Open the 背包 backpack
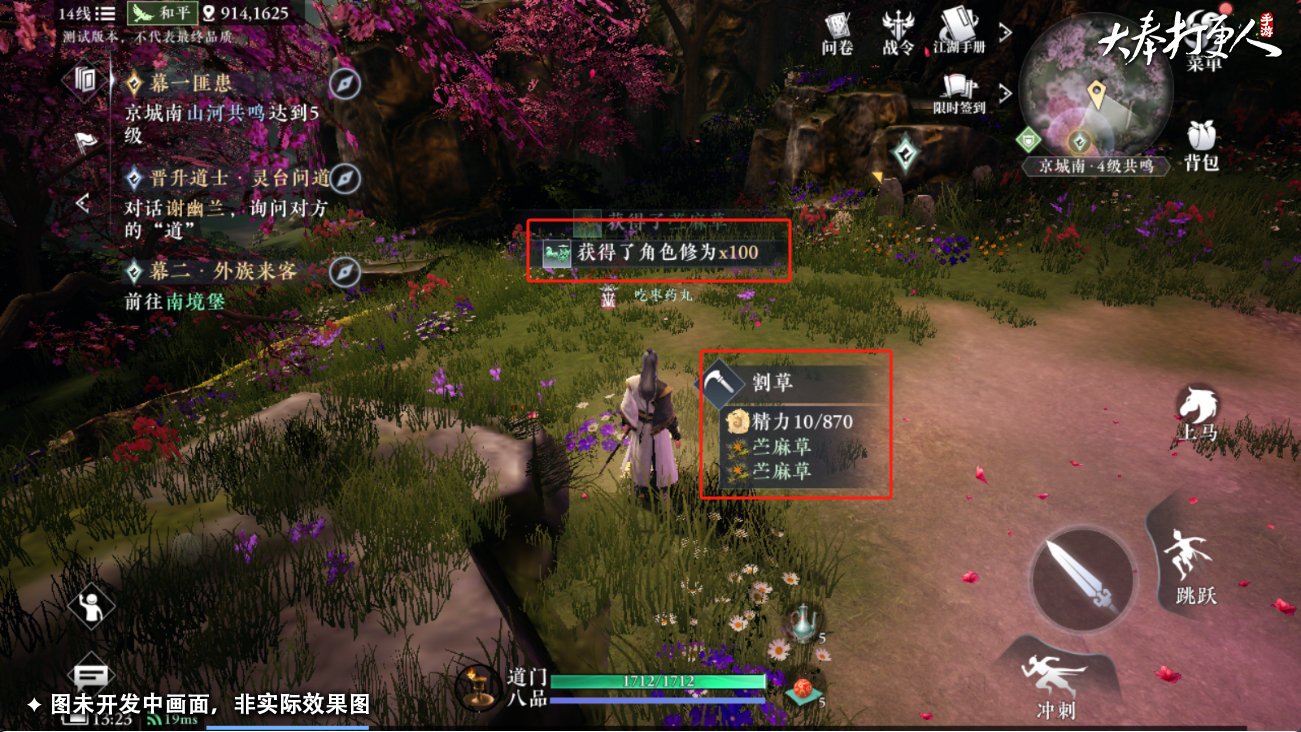1301x732 pixels. tap(1200, 146)
